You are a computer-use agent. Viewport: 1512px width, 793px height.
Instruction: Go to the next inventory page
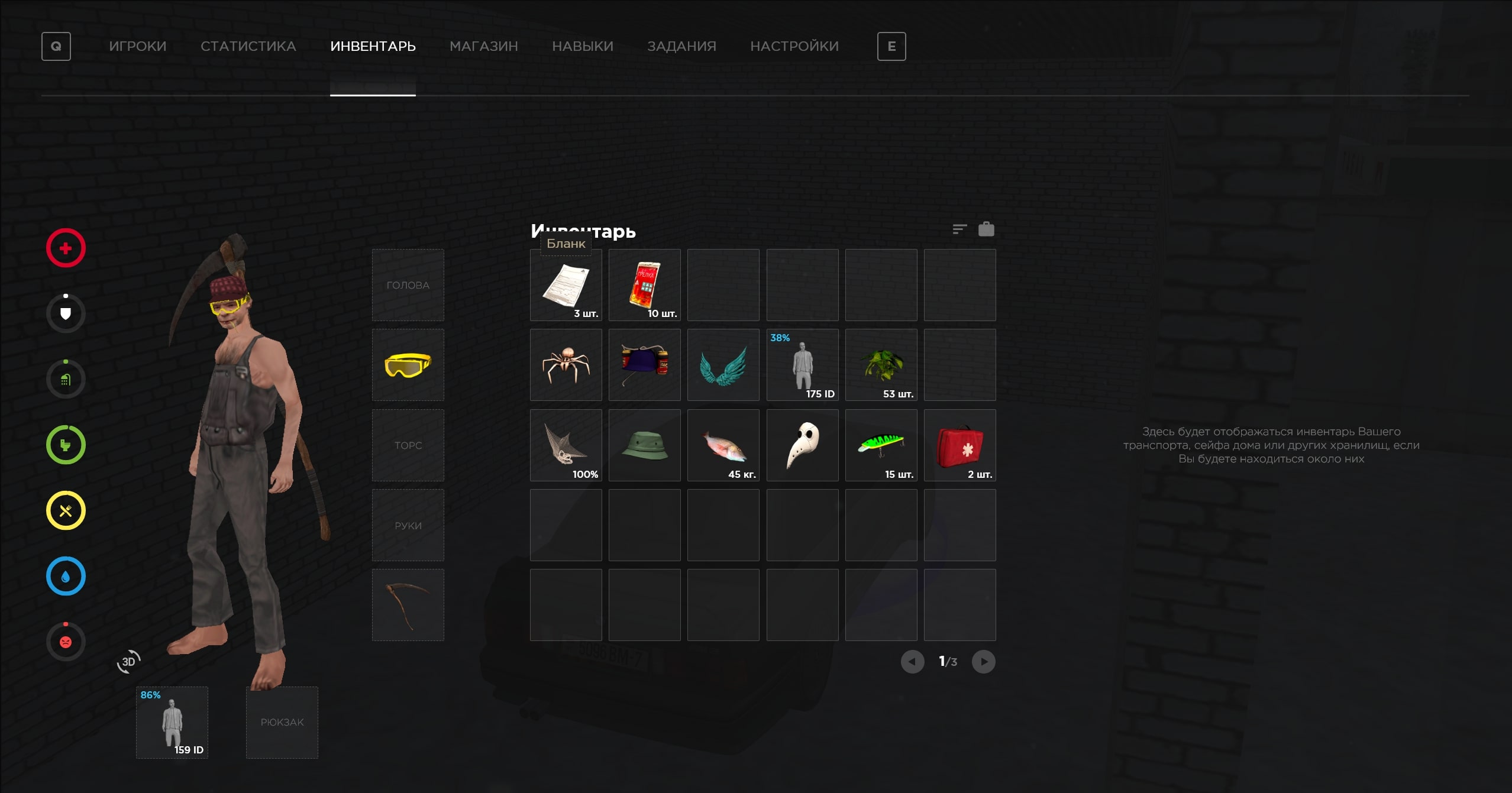click(x=983, y=661)
